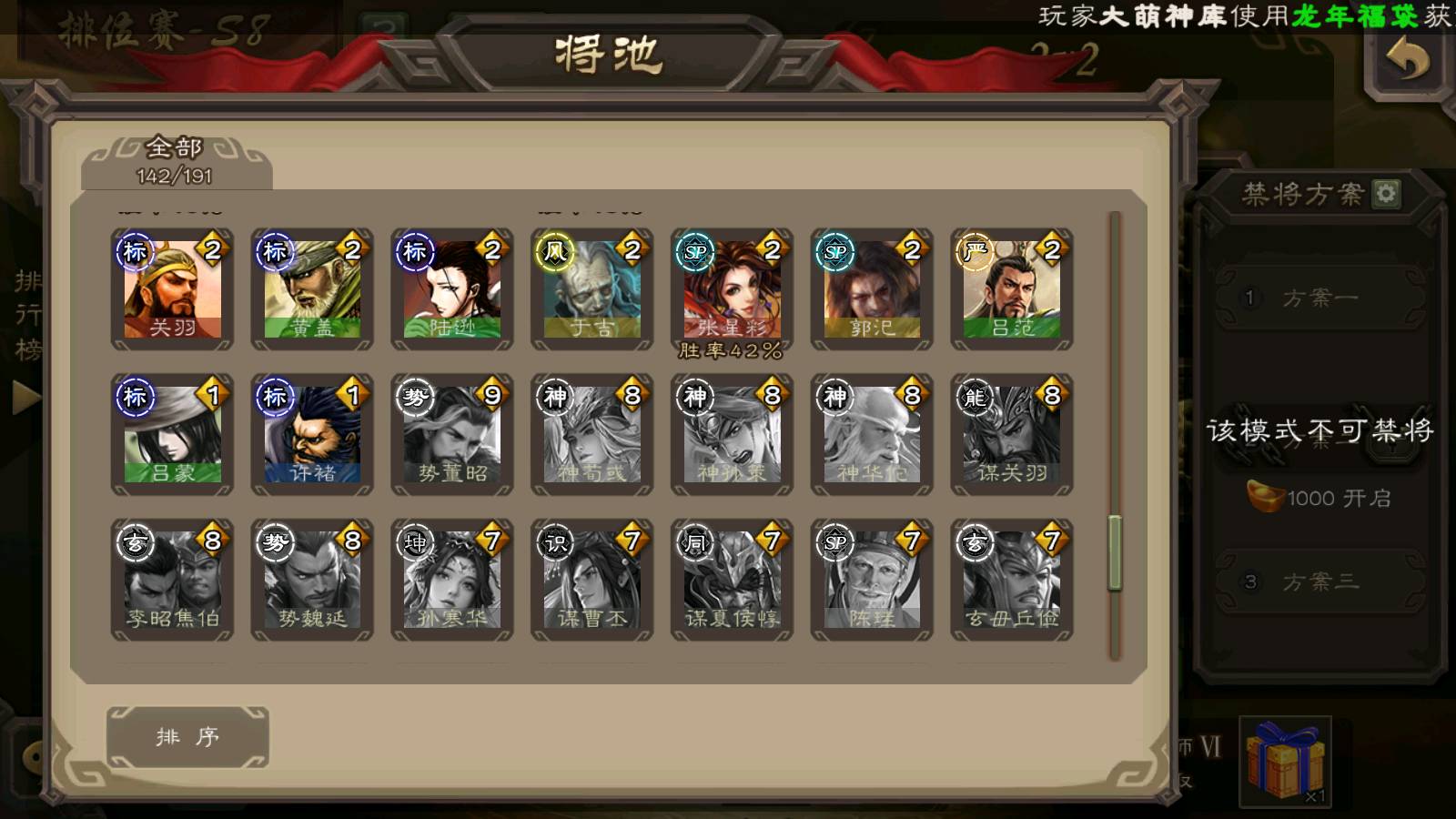This screenshot has height=819, width=1456.
Task: Select the 郭汜 general card
Action: 872,289
